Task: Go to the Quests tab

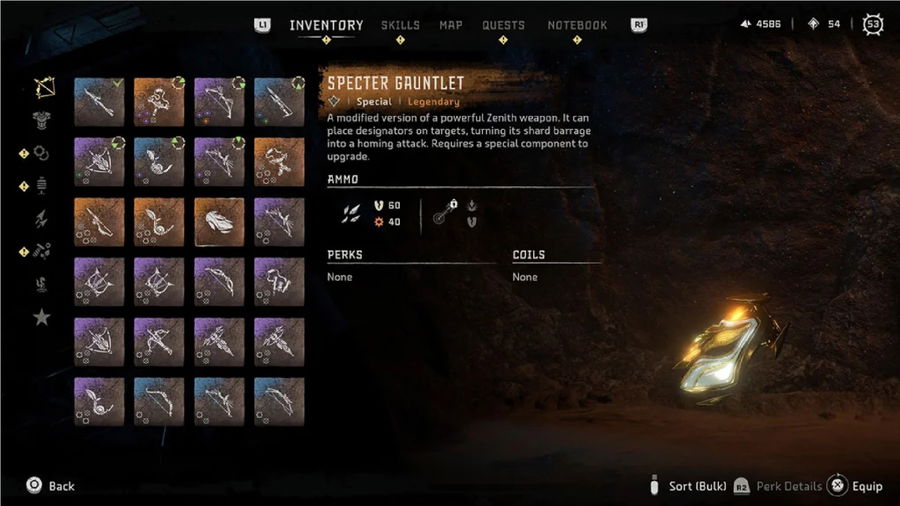Action: point(503,25)
